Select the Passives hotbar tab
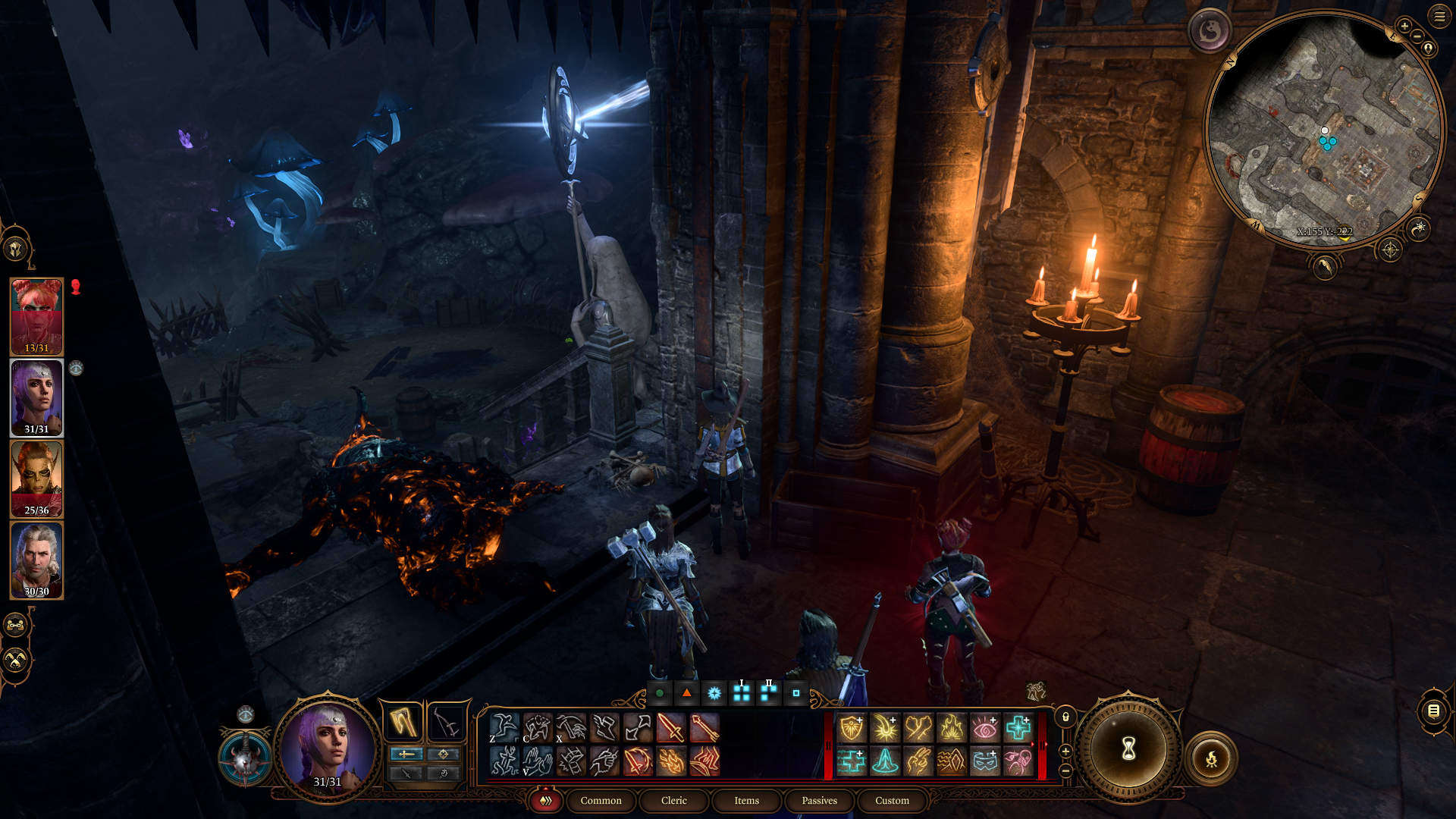Viewport: 1456px width, 819px height. (819, 801)
